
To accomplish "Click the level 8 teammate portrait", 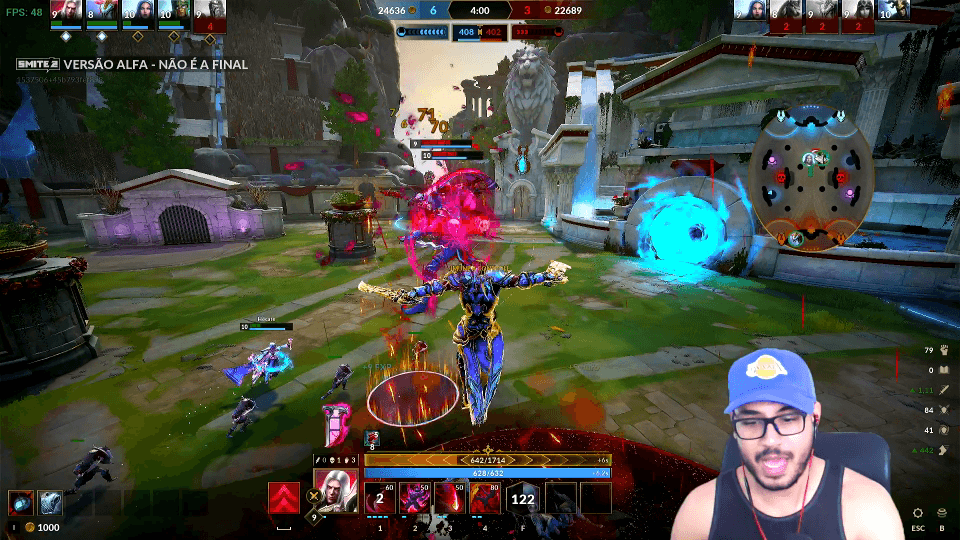I will tap(96, 11).
